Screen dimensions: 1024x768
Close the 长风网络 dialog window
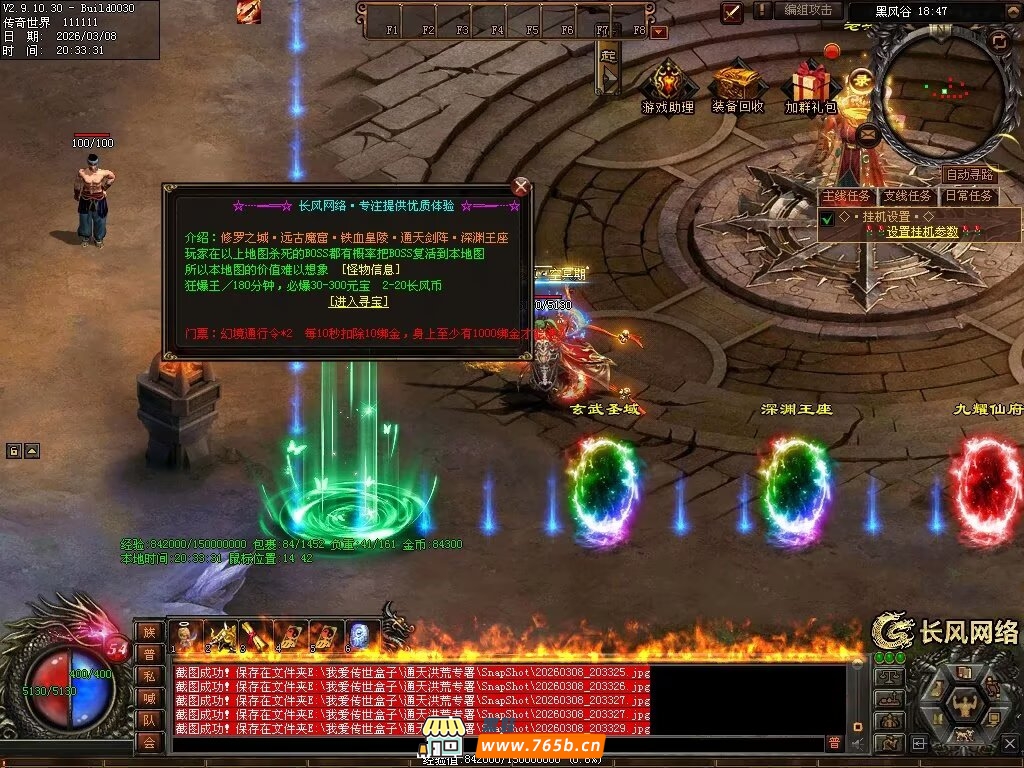pyautogui.click(x=520, y=186)
